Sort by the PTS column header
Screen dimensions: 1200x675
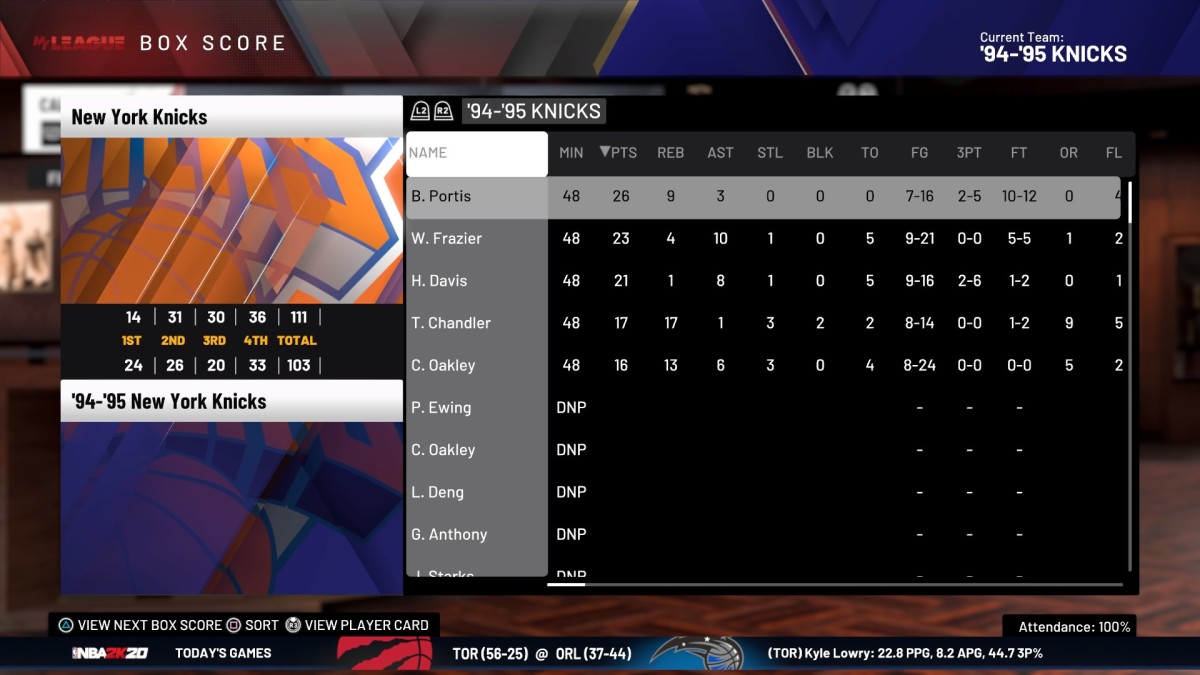[619, 153]
